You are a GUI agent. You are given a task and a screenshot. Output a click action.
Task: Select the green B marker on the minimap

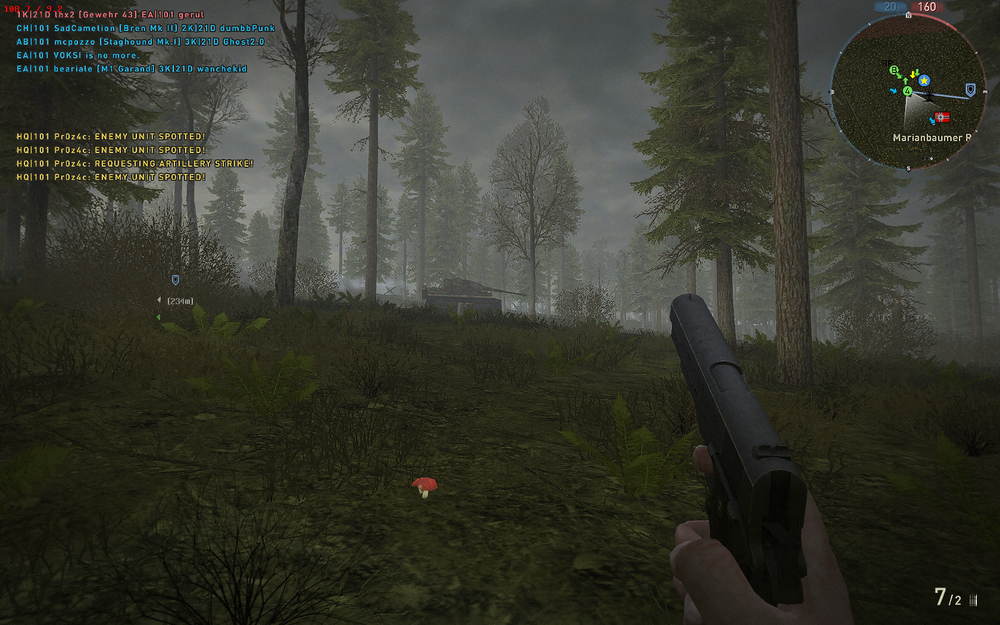(894, 70)
